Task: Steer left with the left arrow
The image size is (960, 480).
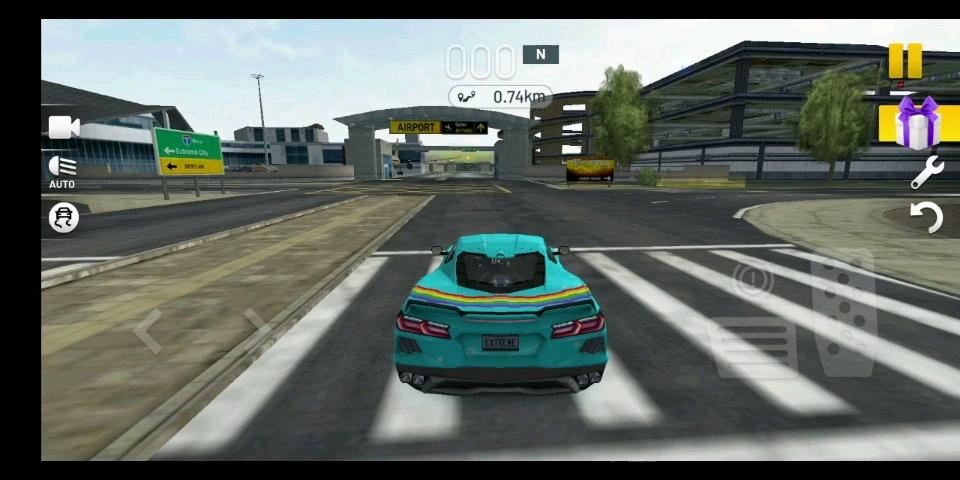Action: [x=147, y=331]
